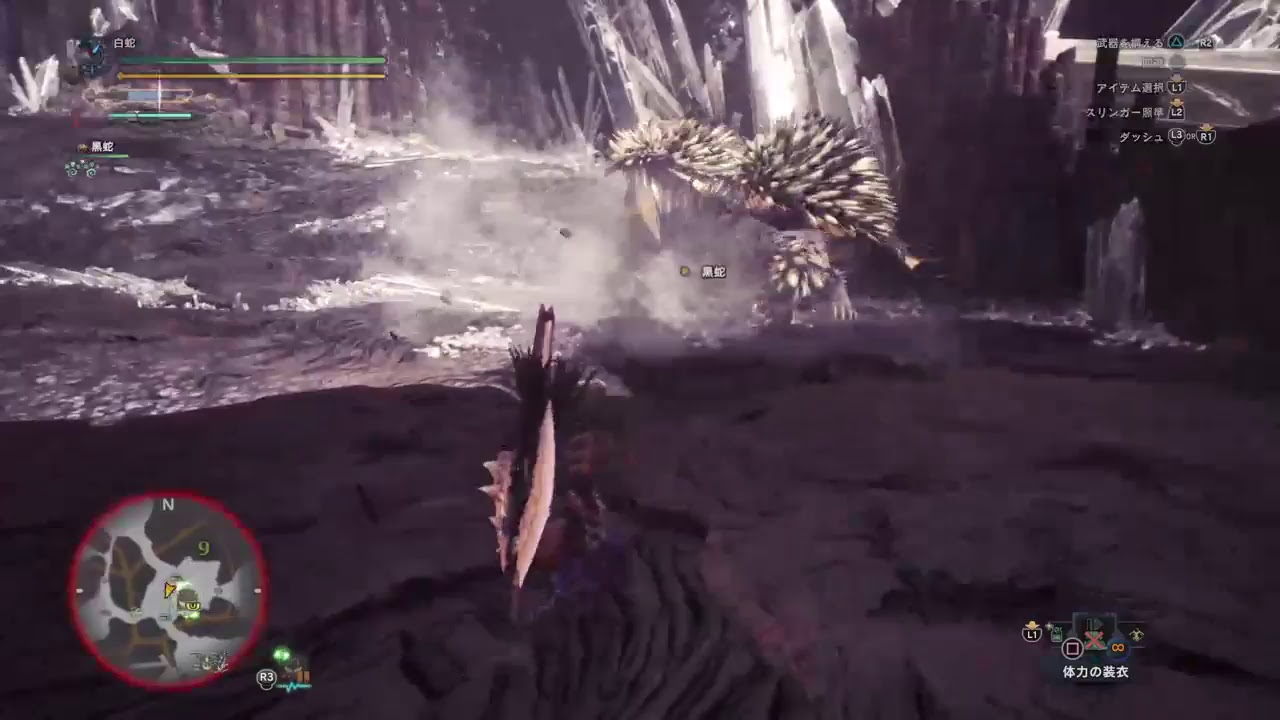
Task: Click the crown icon beside 黒蛇 name
Action: click(83, 146)
